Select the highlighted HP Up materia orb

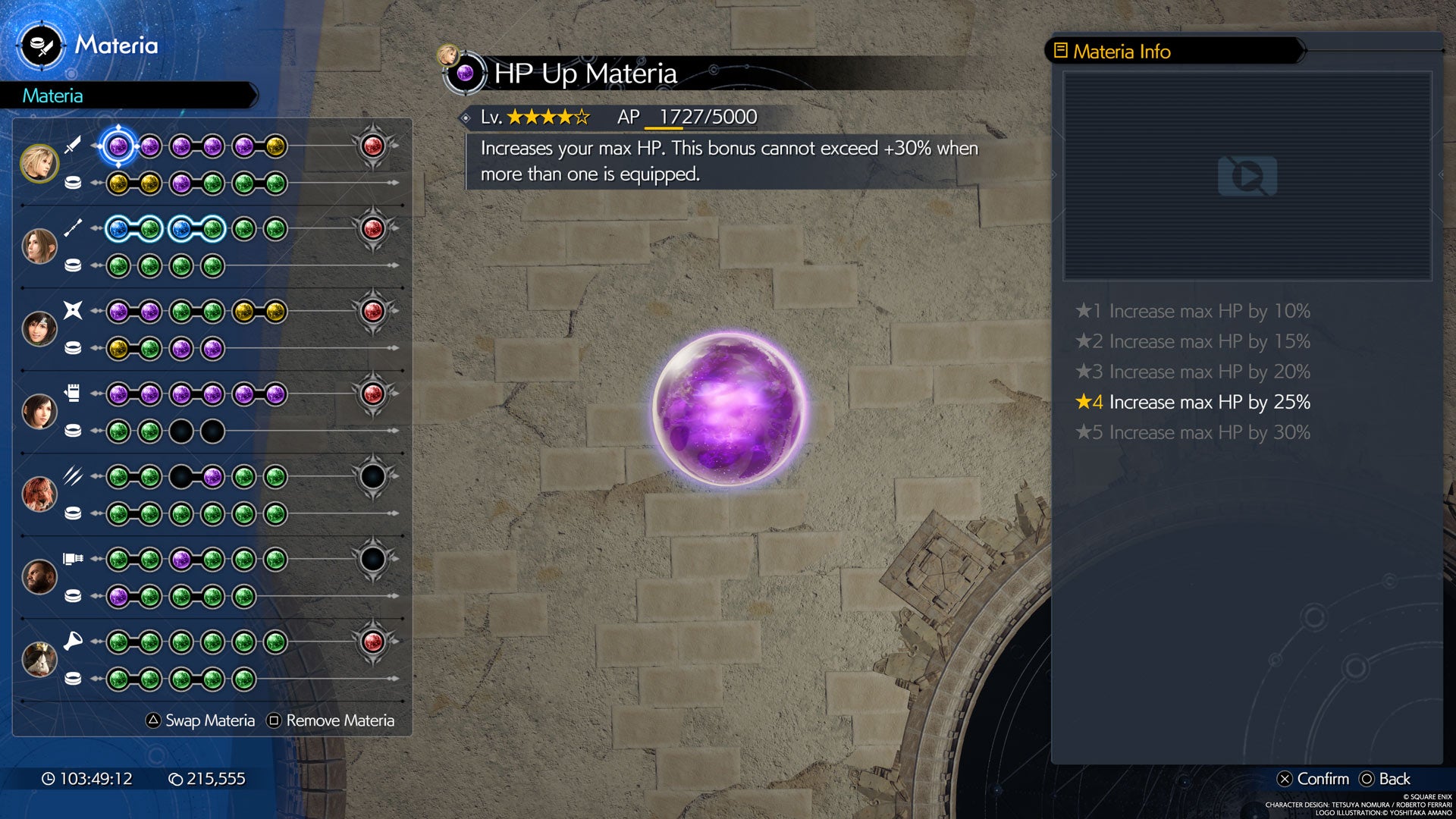coord(121,148)
